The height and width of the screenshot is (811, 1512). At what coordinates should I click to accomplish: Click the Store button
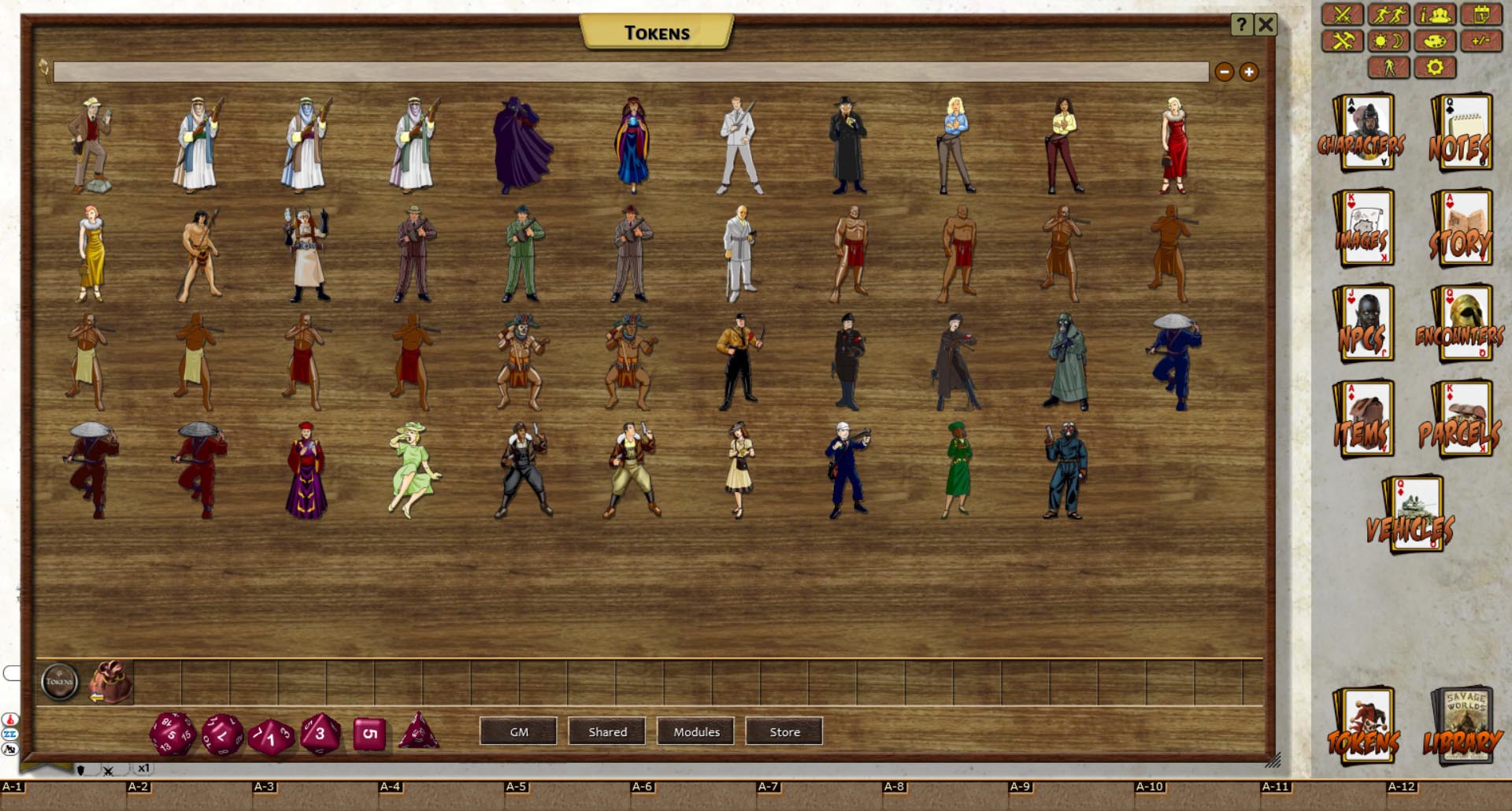coord(784,731)
